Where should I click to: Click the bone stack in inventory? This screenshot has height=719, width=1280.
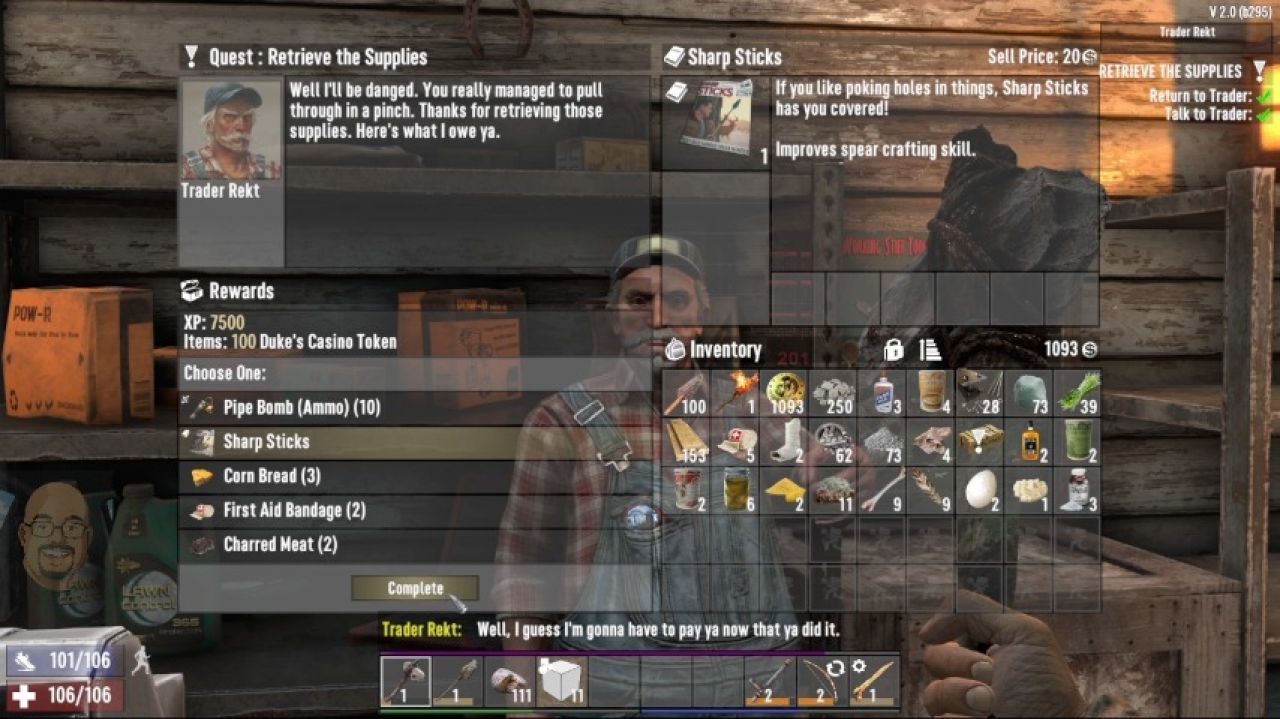[882, 490]
